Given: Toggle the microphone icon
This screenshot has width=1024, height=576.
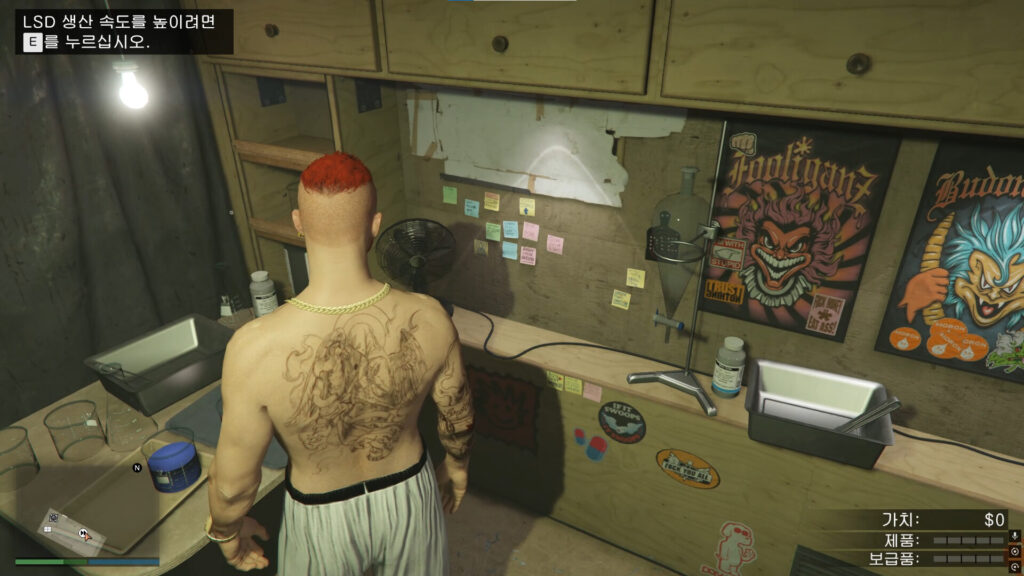Looking at the screenshot, I should 1015,537.
